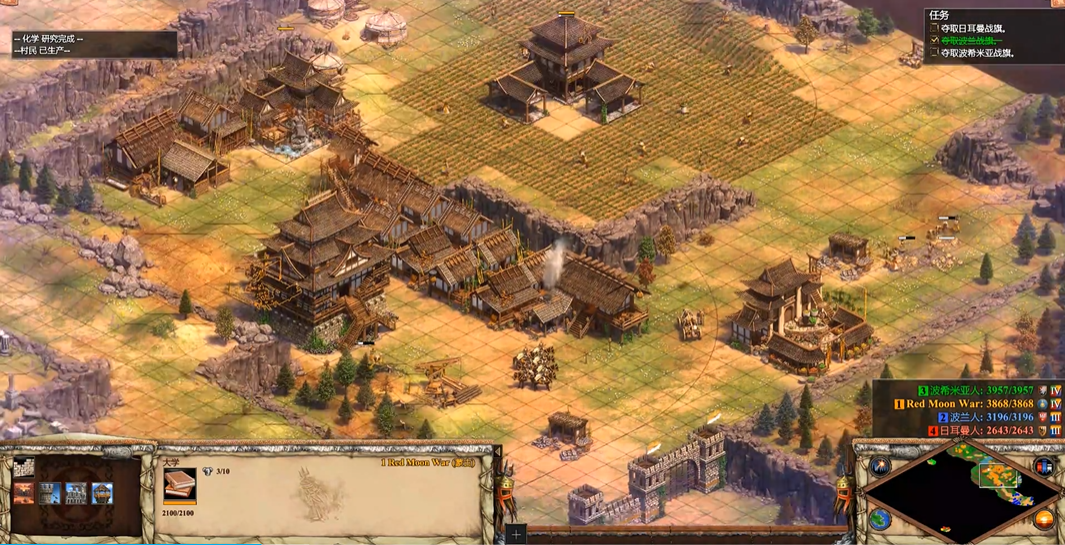Open the colored-figures button next to the minimap

tap(1045, 467)
